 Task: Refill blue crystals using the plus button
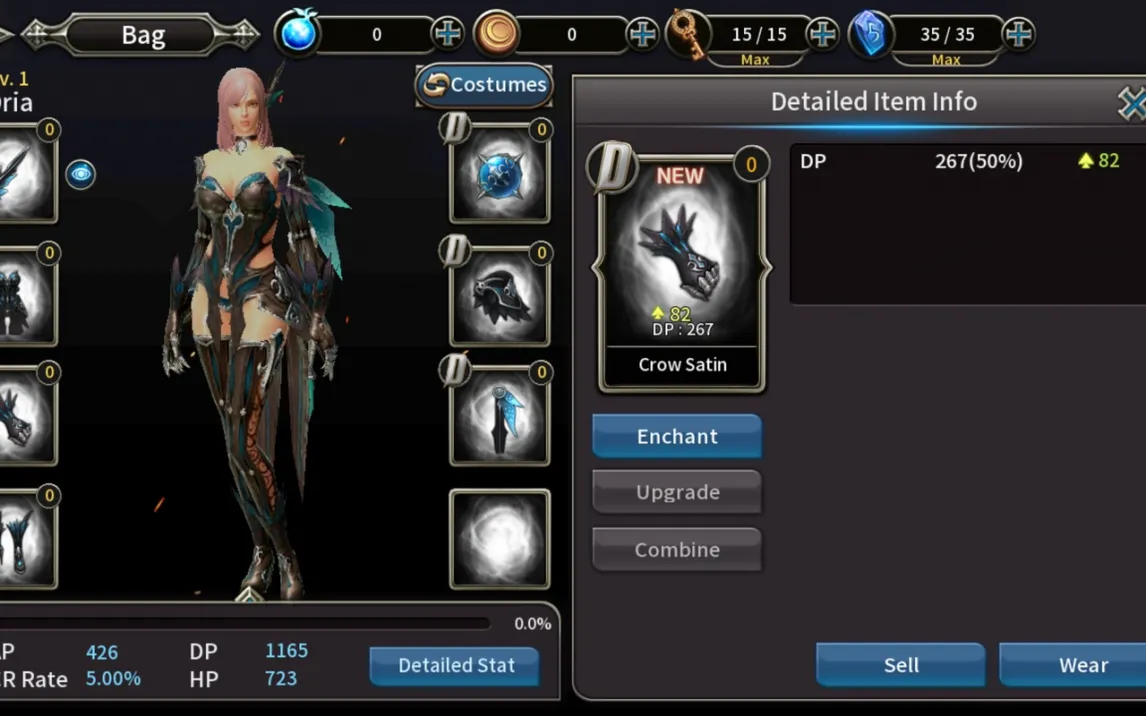pyautogui.click(x=1018, y=35)
